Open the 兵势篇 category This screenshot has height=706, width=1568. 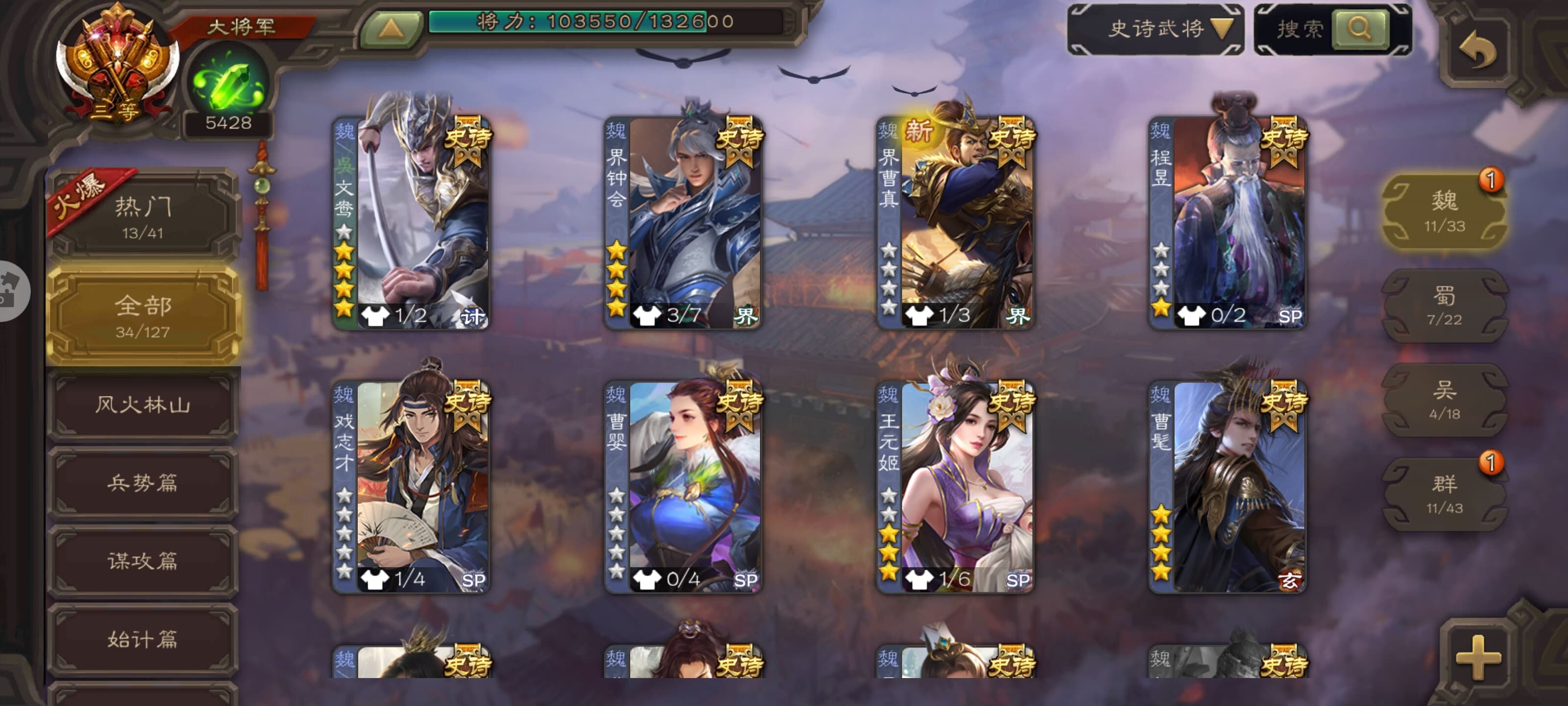[x=144, y=482]
